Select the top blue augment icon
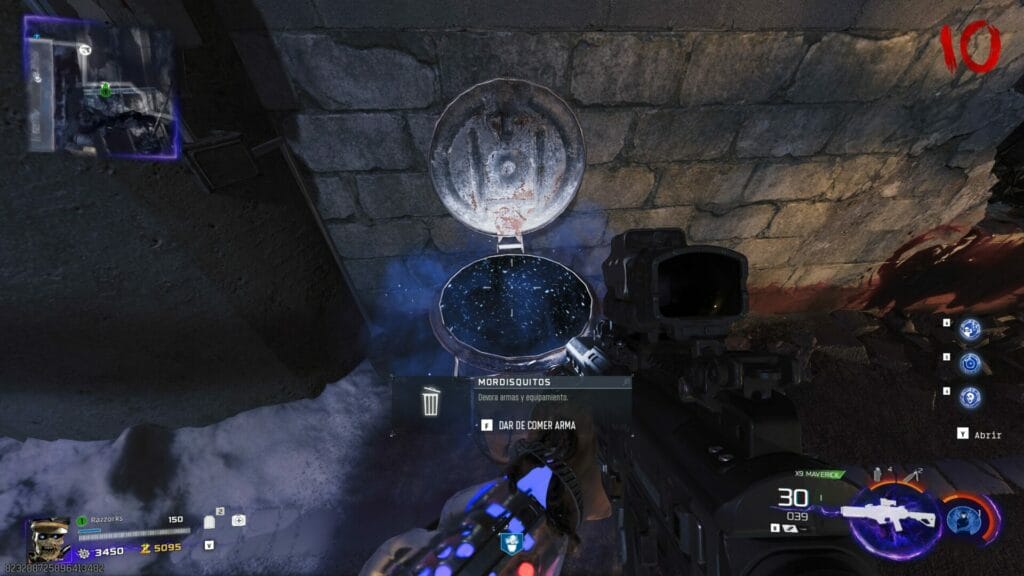Screen dimensions: 1024x576 969,329
